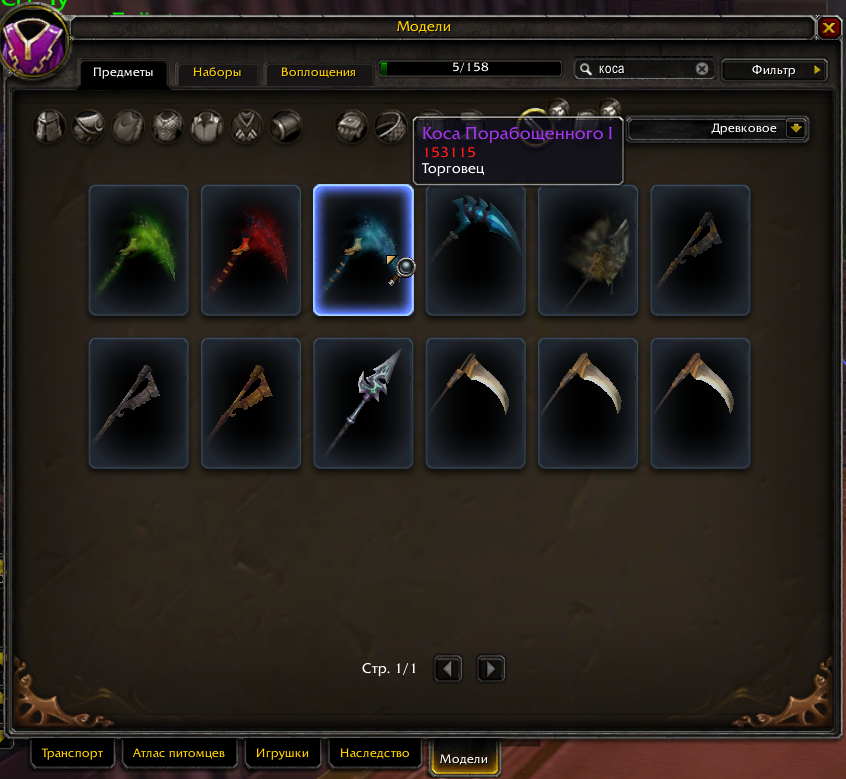The height and width of the screenshot is (779, 846).
Task: Select the hands slot gauntlet icon
Action: point(351,127)
